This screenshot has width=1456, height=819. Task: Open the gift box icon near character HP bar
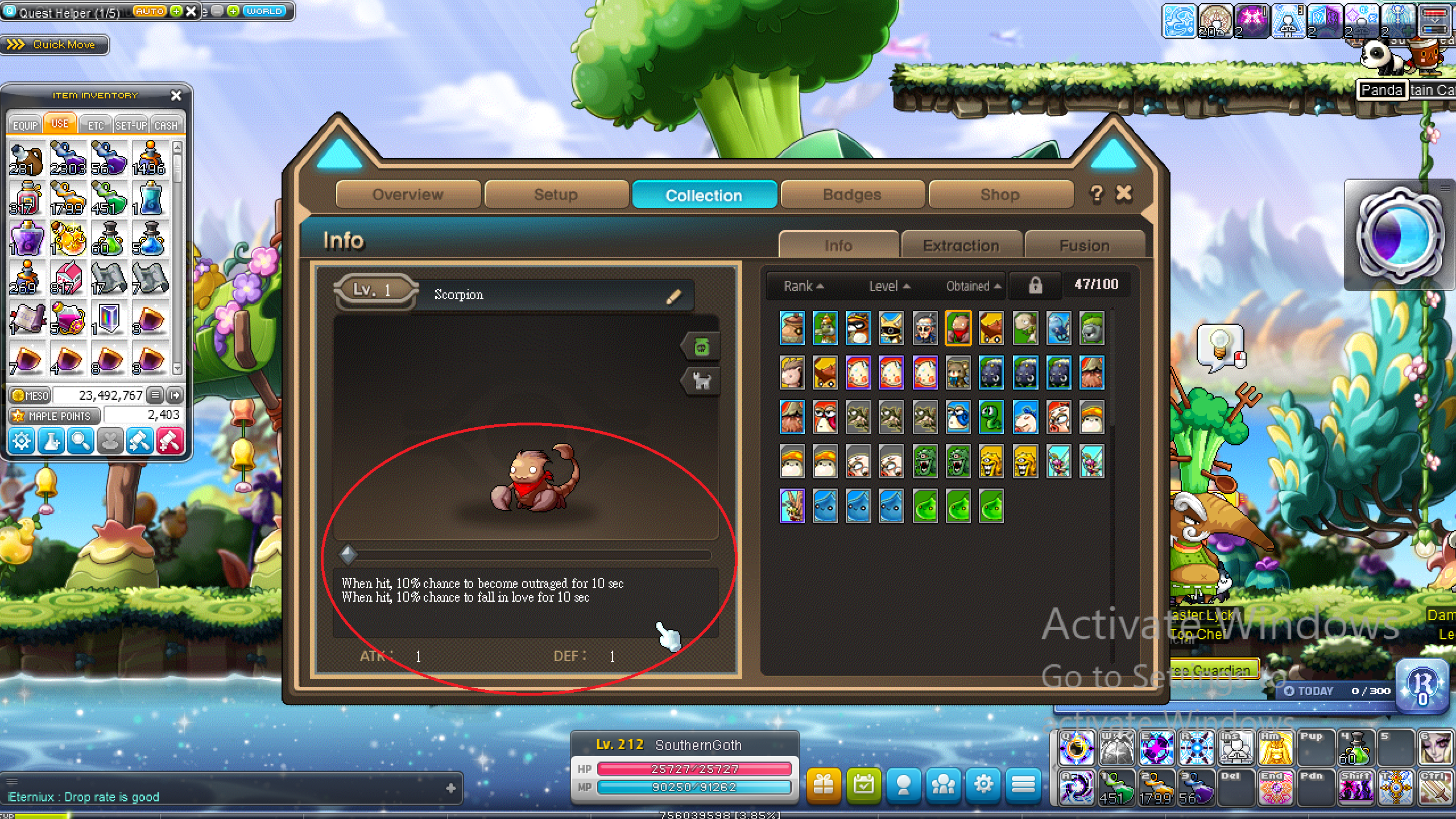pos(824,787)
